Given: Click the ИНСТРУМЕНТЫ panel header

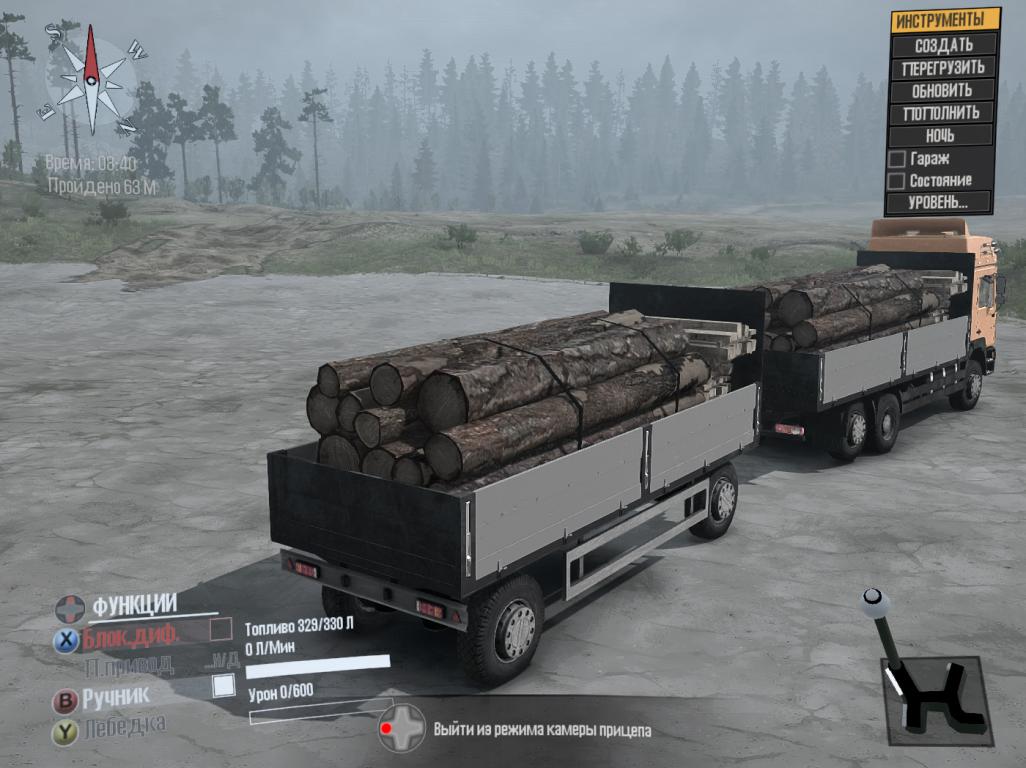Looking at the screenshot, I should click(945, 20).
